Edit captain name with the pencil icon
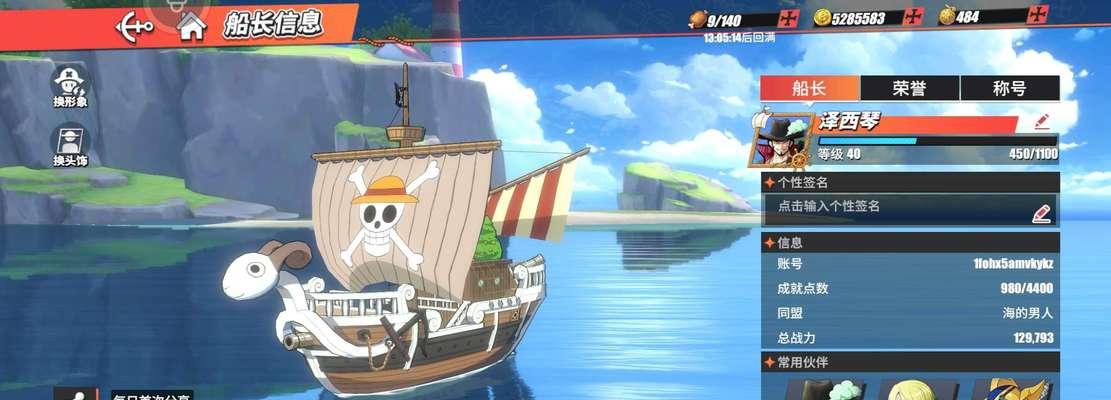Viewport: 1111px width, 400px height. tap(1042, 122)
